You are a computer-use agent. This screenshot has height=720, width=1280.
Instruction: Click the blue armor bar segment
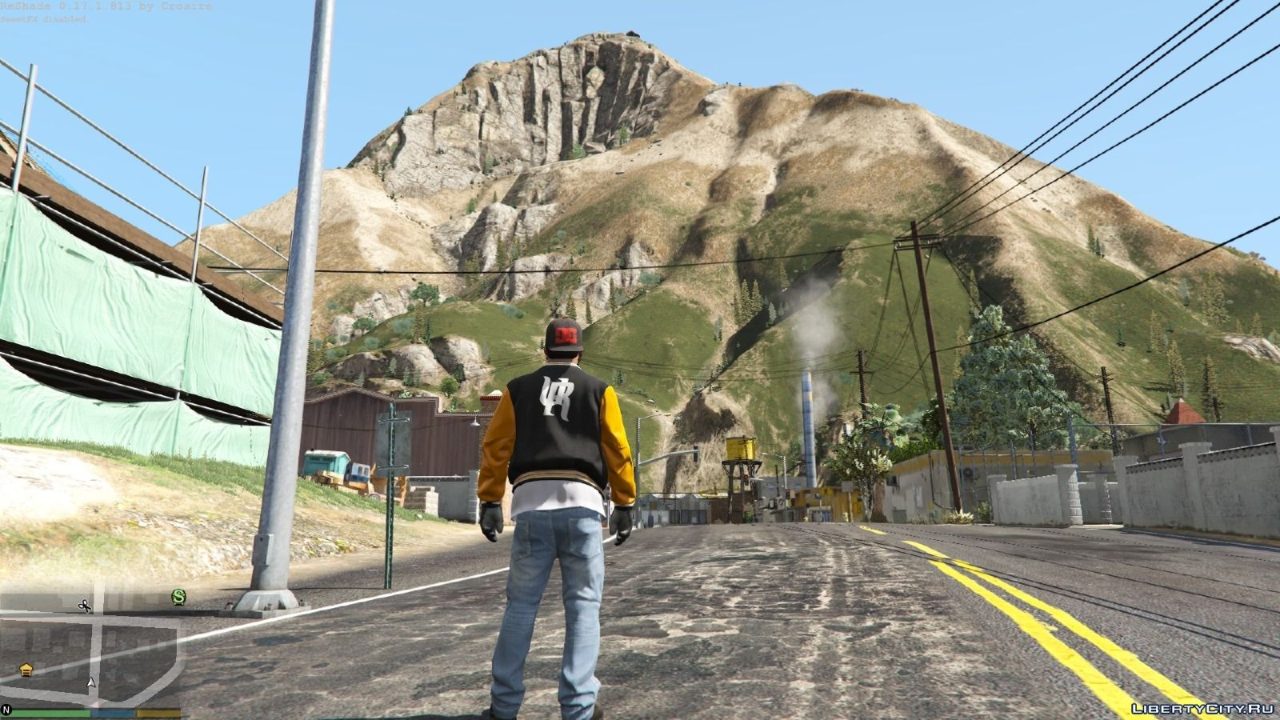point(111,712)
